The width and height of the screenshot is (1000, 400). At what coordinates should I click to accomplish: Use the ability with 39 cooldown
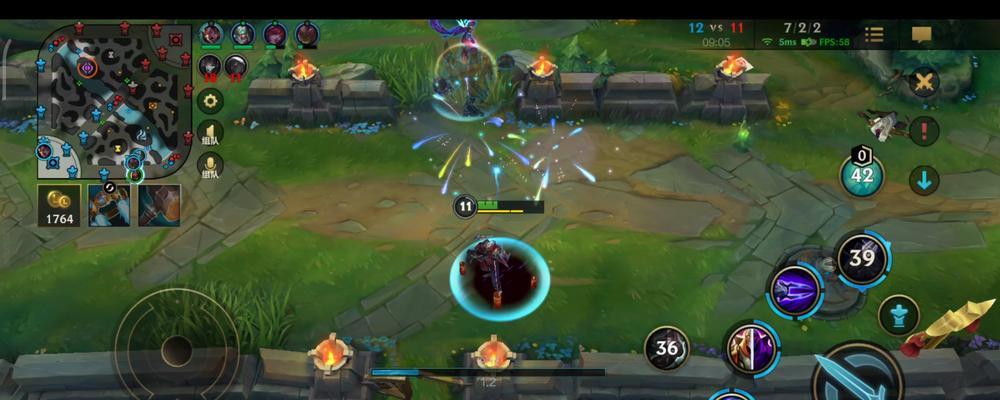pos(862,258)
